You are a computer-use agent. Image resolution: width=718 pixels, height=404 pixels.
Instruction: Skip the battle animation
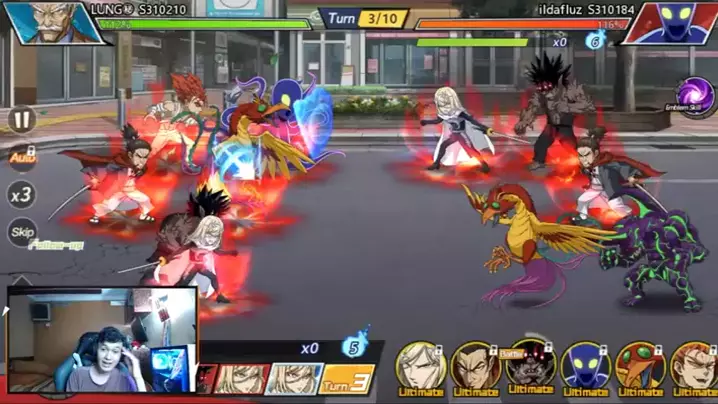(x=21, y=232)
